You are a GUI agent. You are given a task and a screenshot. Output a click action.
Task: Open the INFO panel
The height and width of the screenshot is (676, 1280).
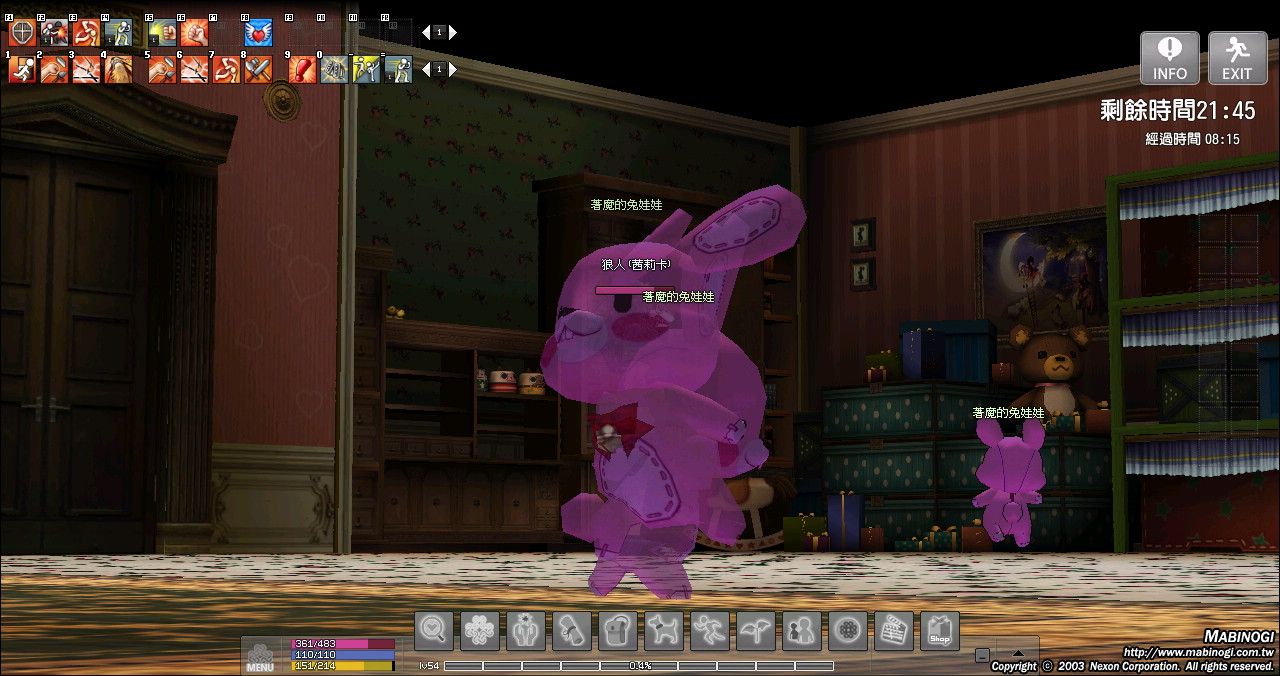(1170, 58)
